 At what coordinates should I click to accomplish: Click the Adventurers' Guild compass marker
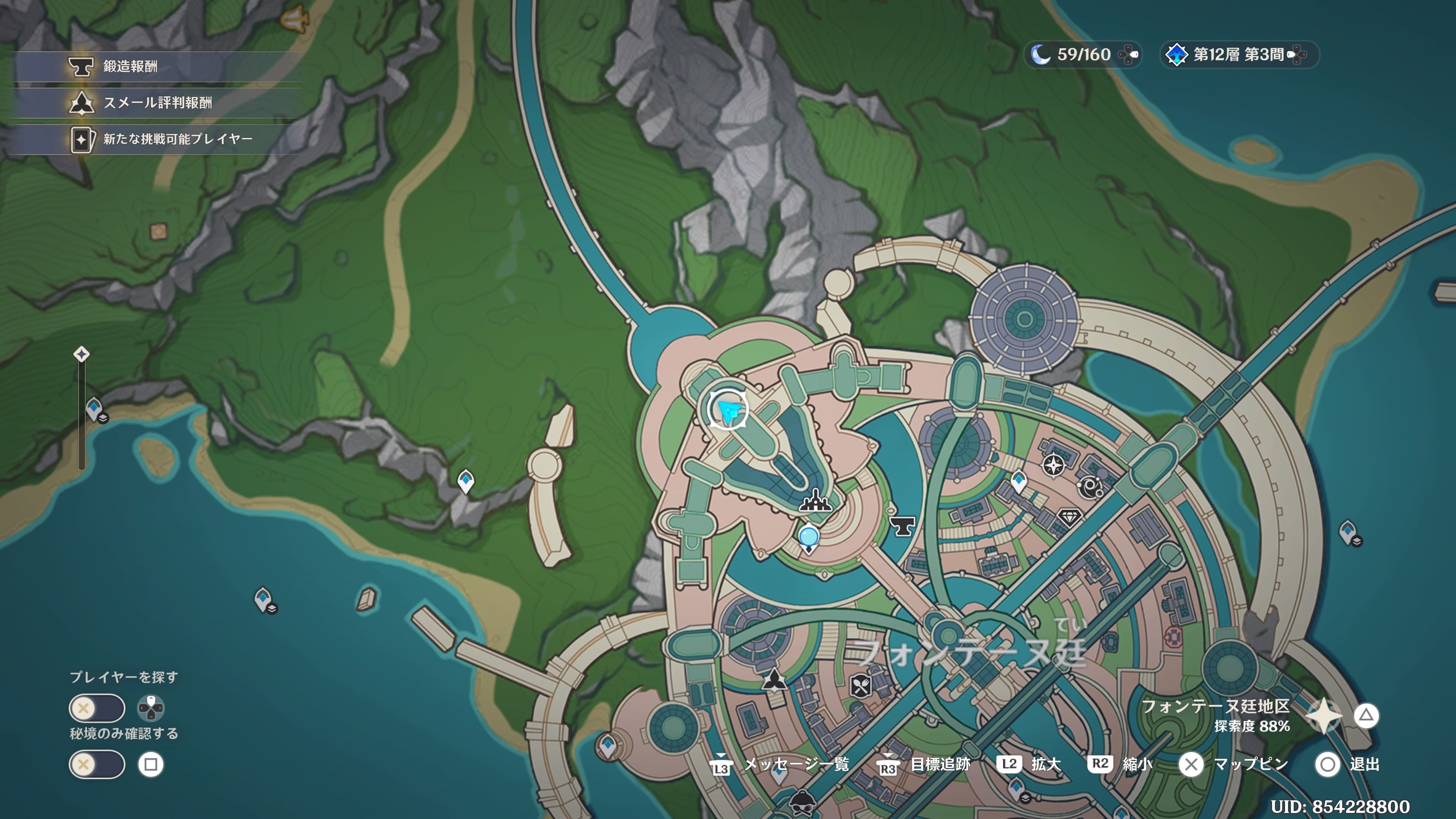coord(1054,466)
